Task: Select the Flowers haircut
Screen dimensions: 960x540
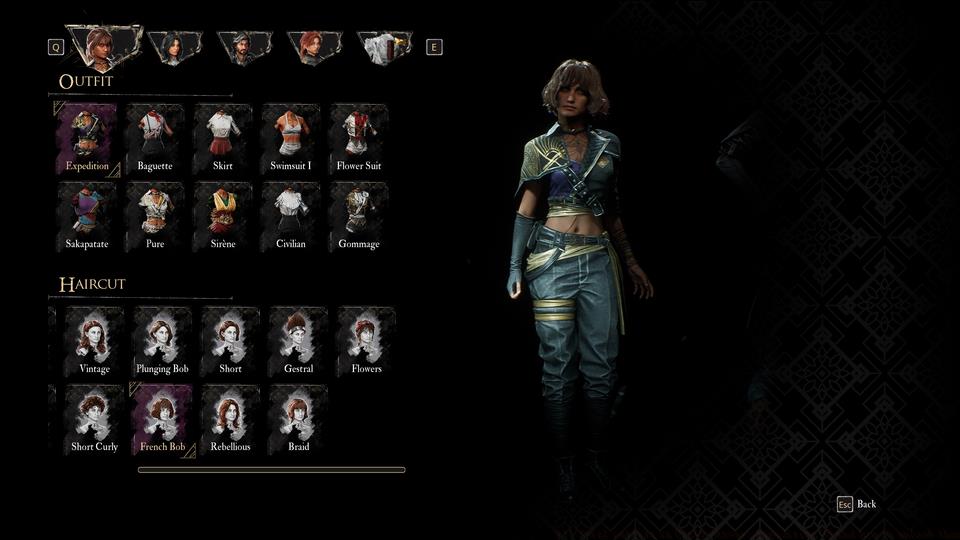Action: [x=367, y=342]
